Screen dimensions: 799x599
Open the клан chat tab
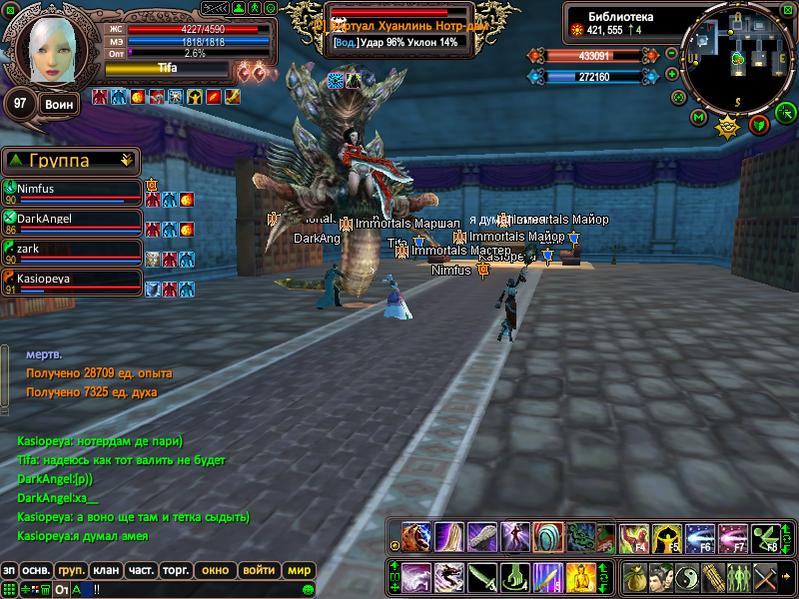105,570
